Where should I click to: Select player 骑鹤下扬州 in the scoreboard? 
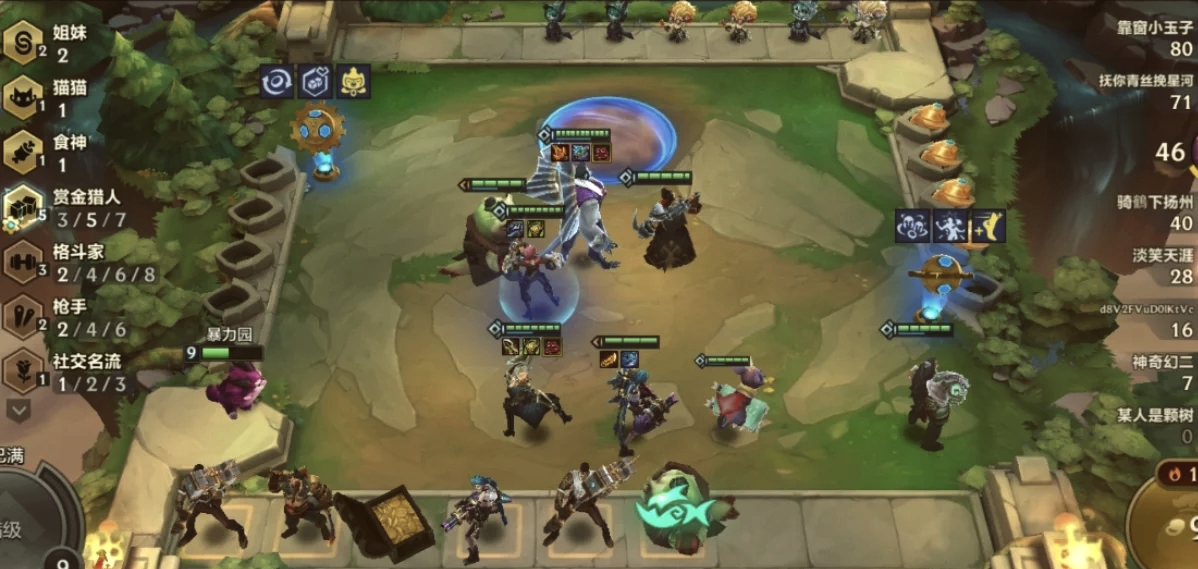(x=1155, y=213)
